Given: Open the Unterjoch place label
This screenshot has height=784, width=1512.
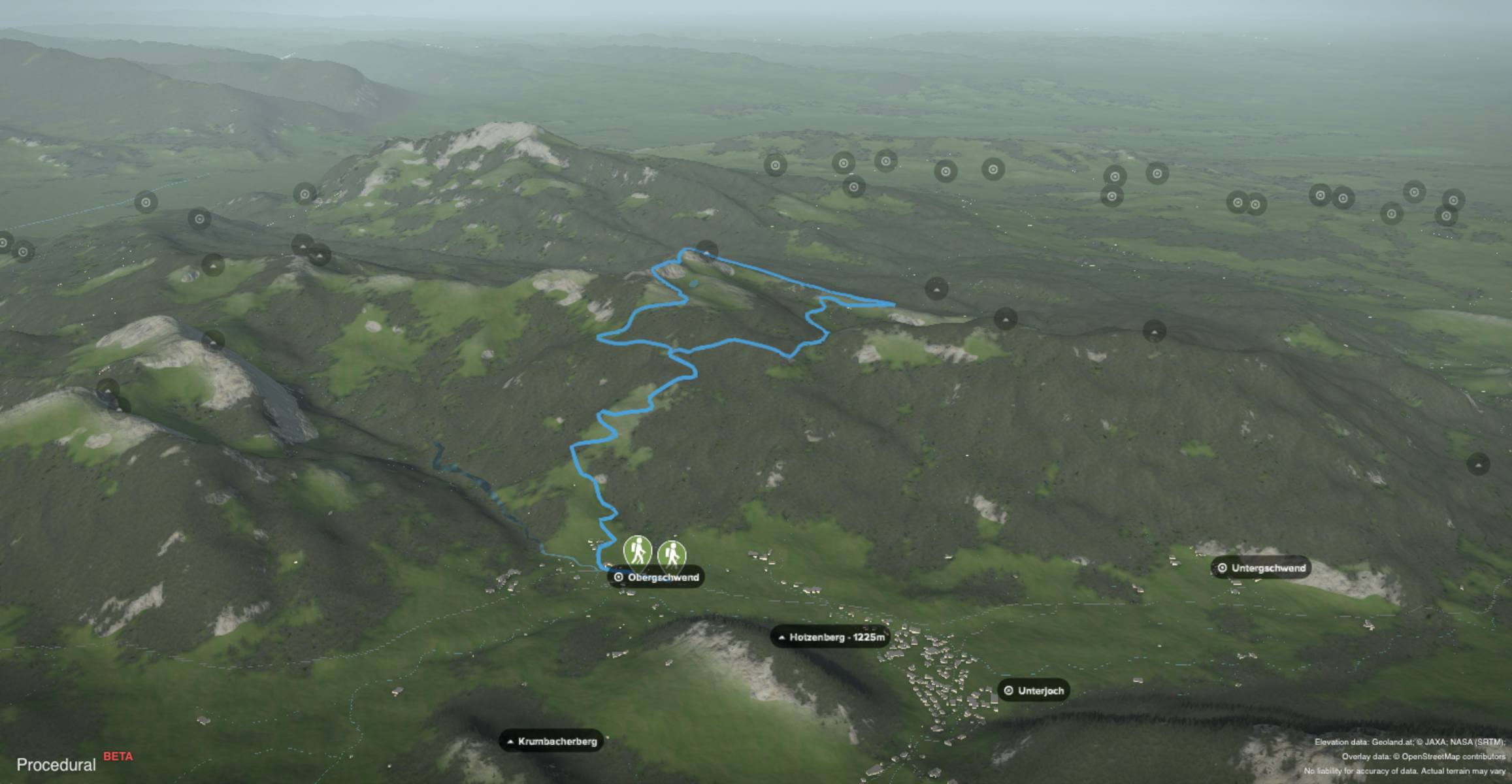Looking at the screenshot, I should (1034, 691).
